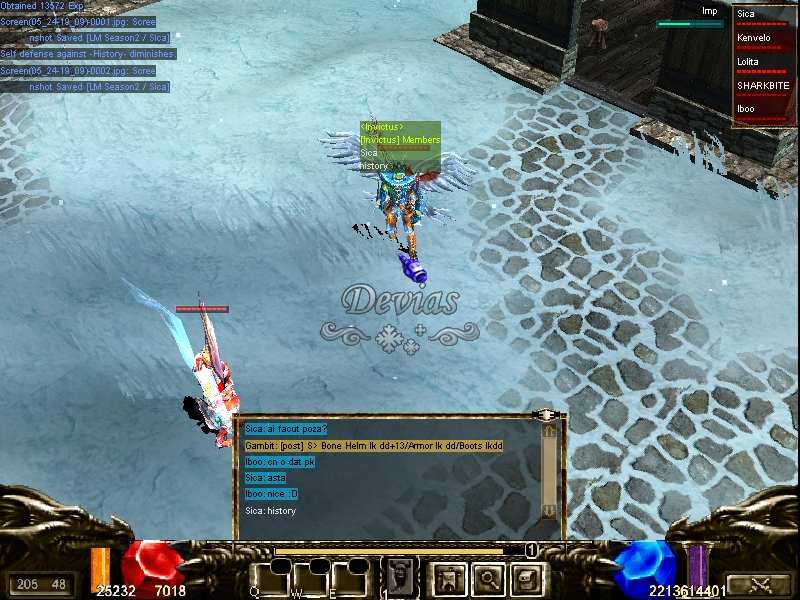Click the chat scrollbar down arrow
Viewport: 800px width, 600px height.
point(548,510)
